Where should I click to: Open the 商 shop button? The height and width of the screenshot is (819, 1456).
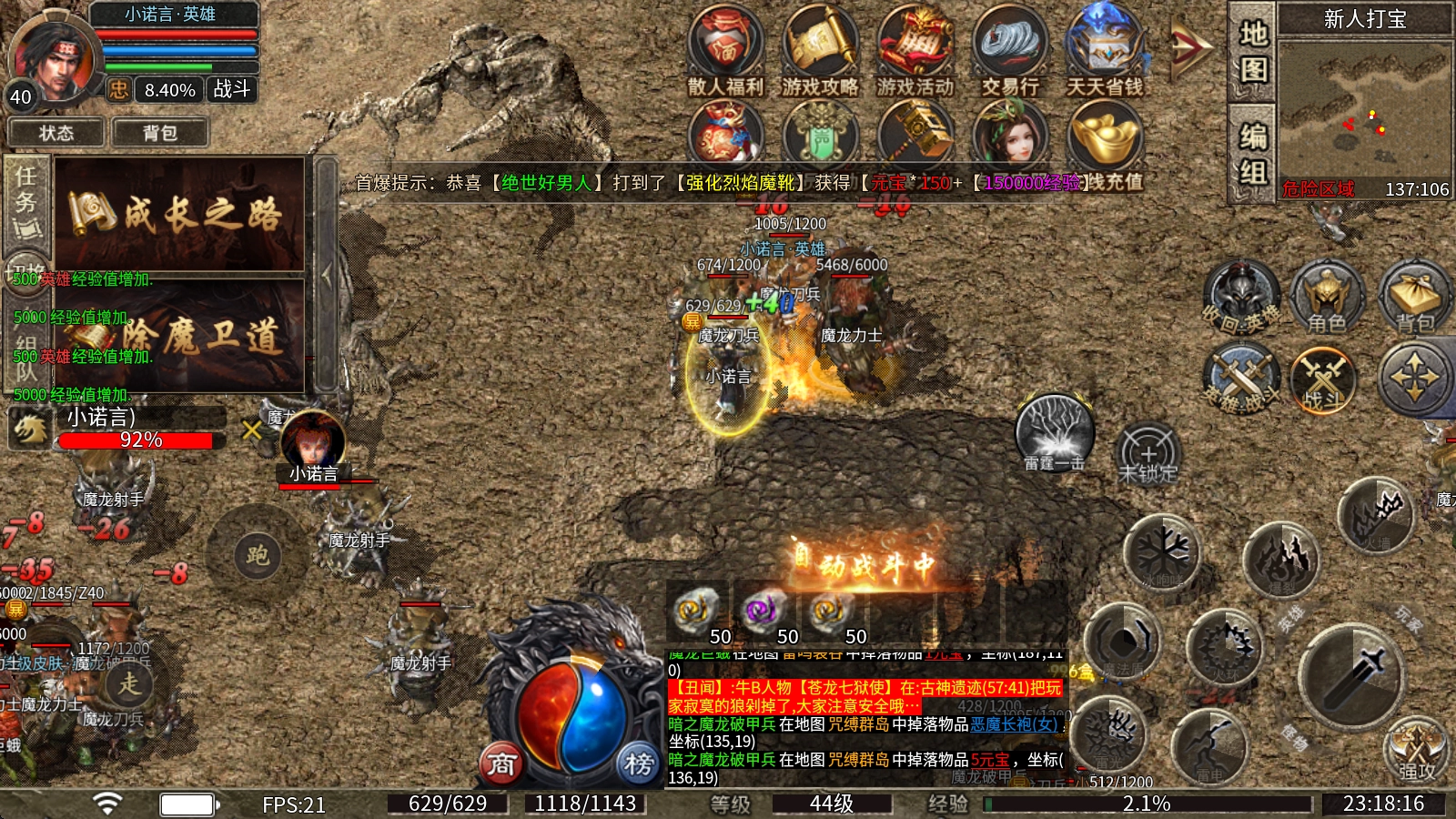coord(501,763)
